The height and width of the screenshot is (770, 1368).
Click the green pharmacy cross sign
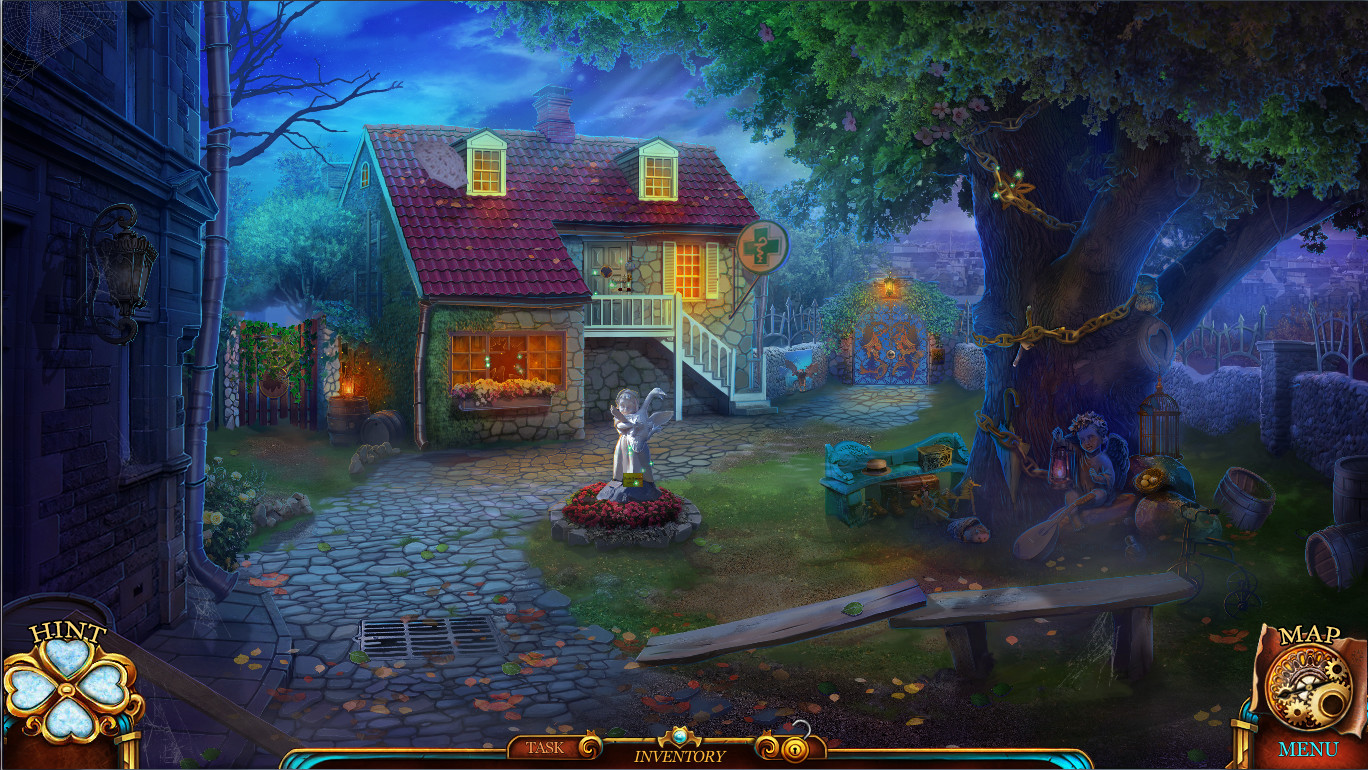761,246
